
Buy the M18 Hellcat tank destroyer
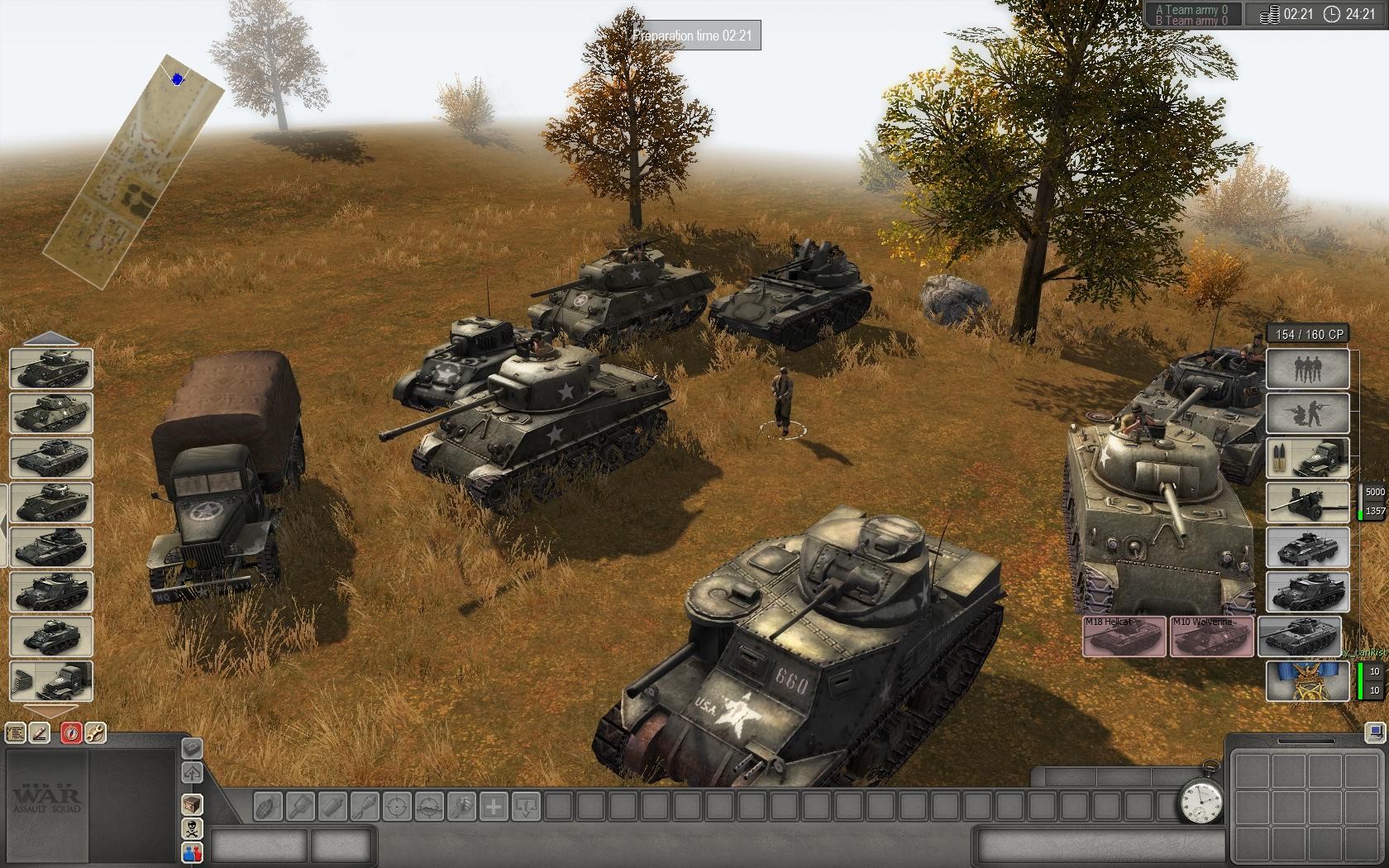pyautogui.click(x=1124, y=637)
